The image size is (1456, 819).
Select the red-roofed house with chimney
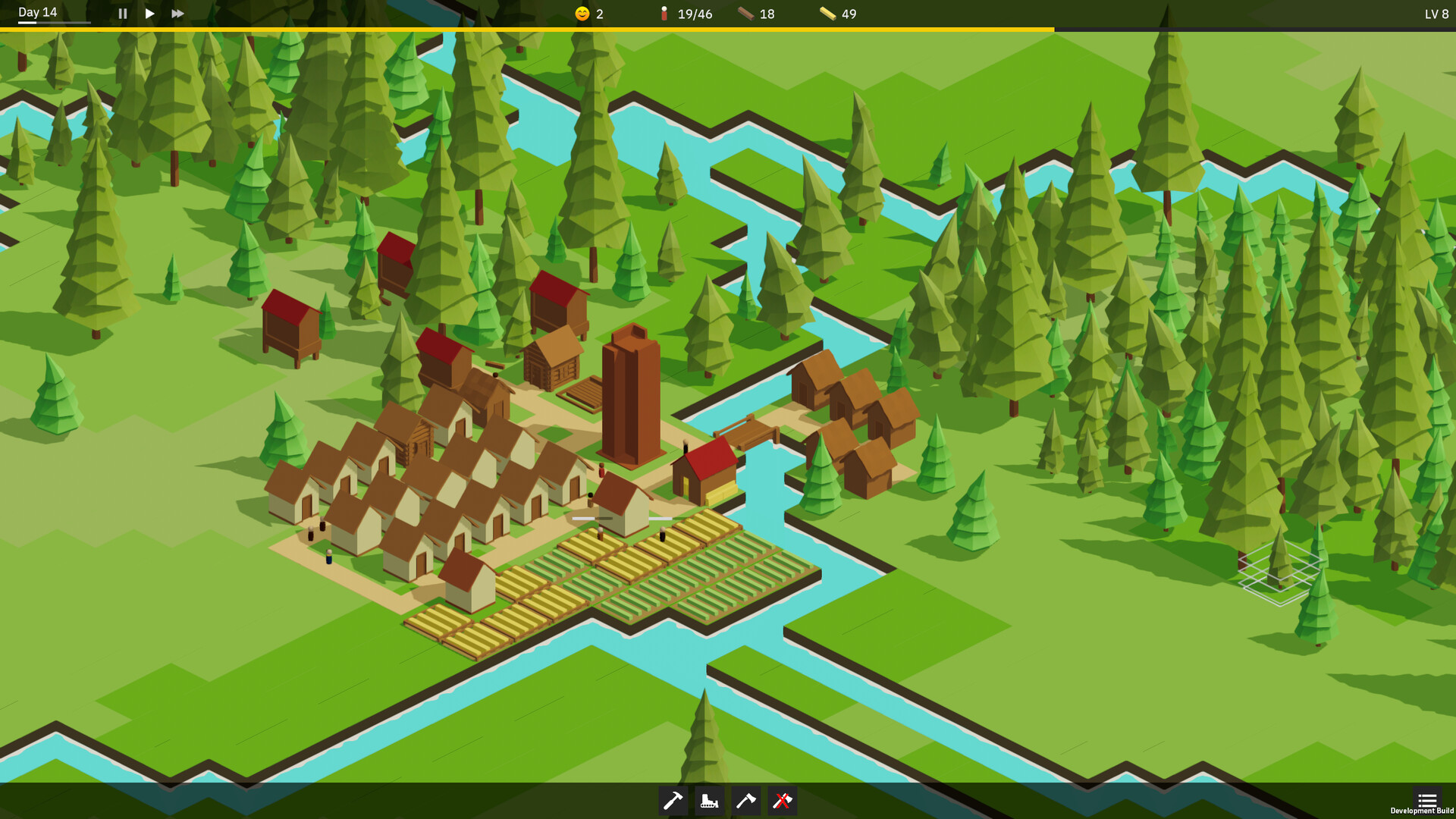point(705,466)
